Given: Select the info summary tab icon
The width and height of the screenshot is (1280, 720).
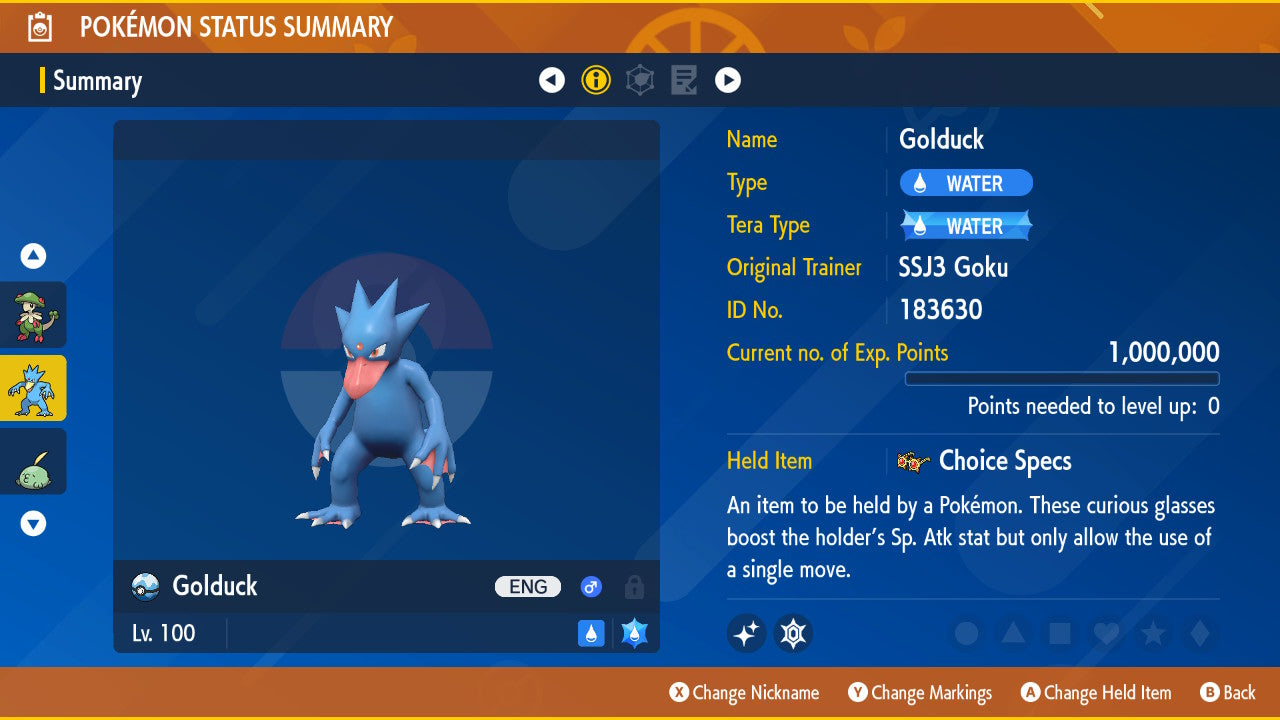Looking at the screenshot, I should pos(596,80).
